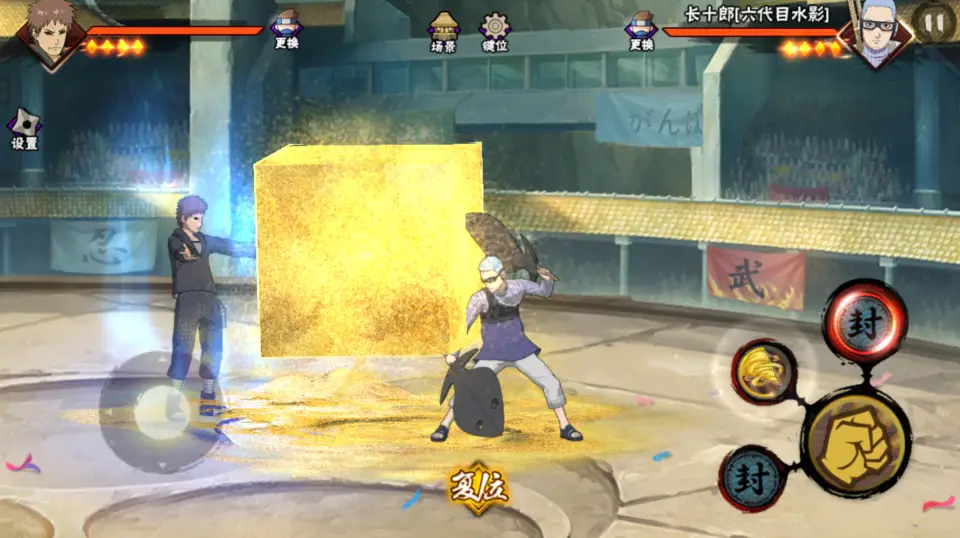Pause the fight with the pause button
The image size is (960, 538).
934,22
